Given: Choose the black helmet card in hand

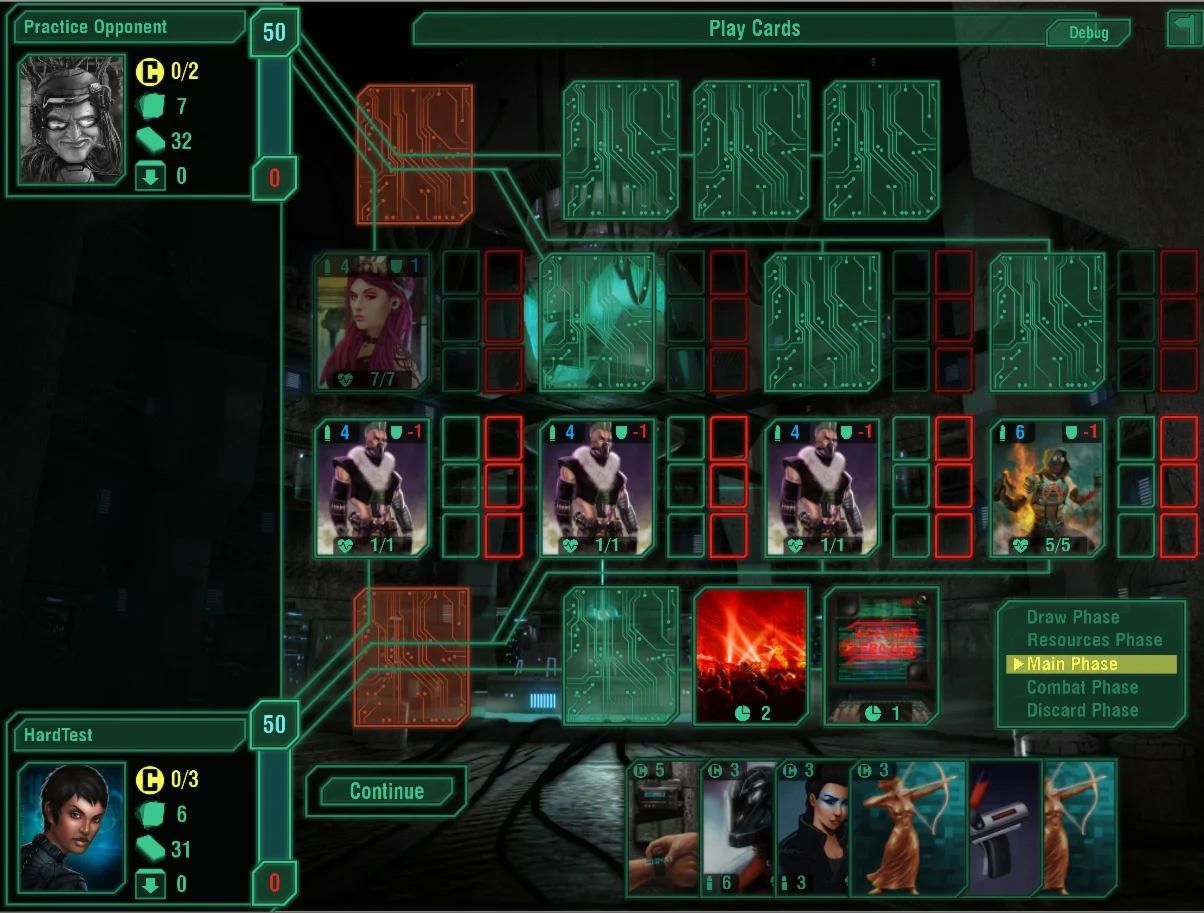Looking at the screenshot, I should coord(738,830).
